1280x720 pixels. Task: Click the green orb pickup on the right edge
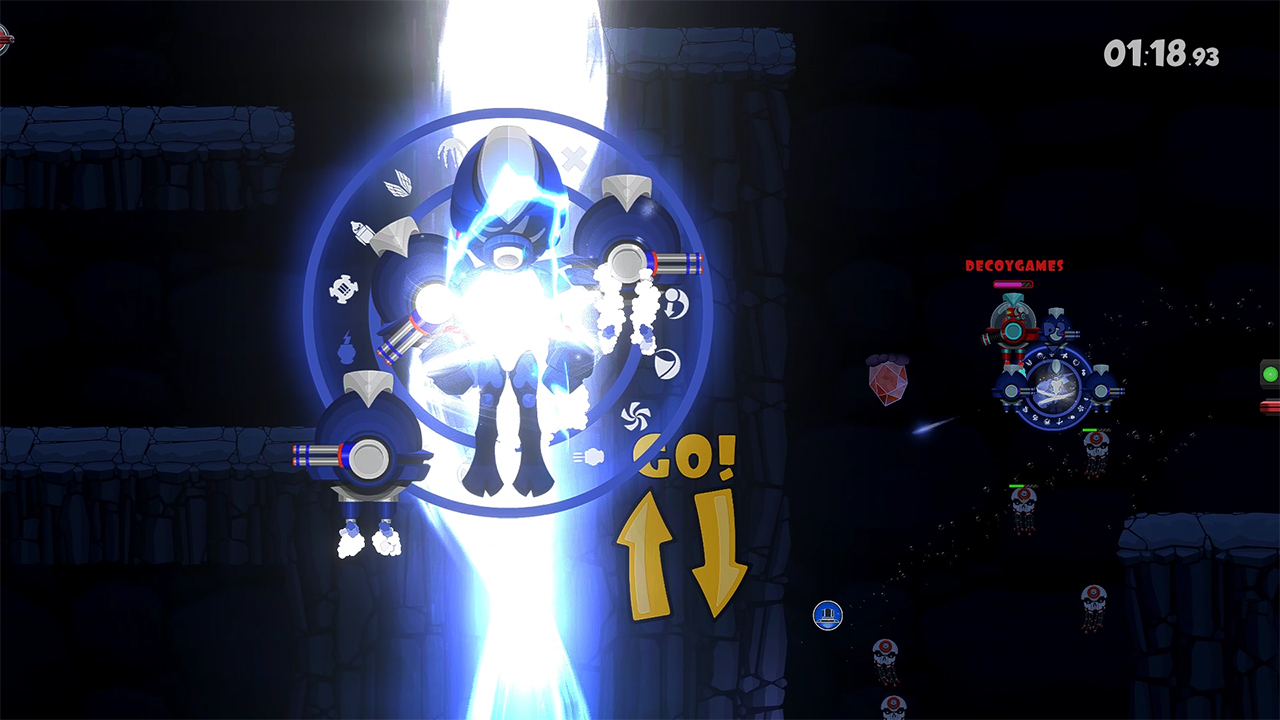(x=1271, y=372)
